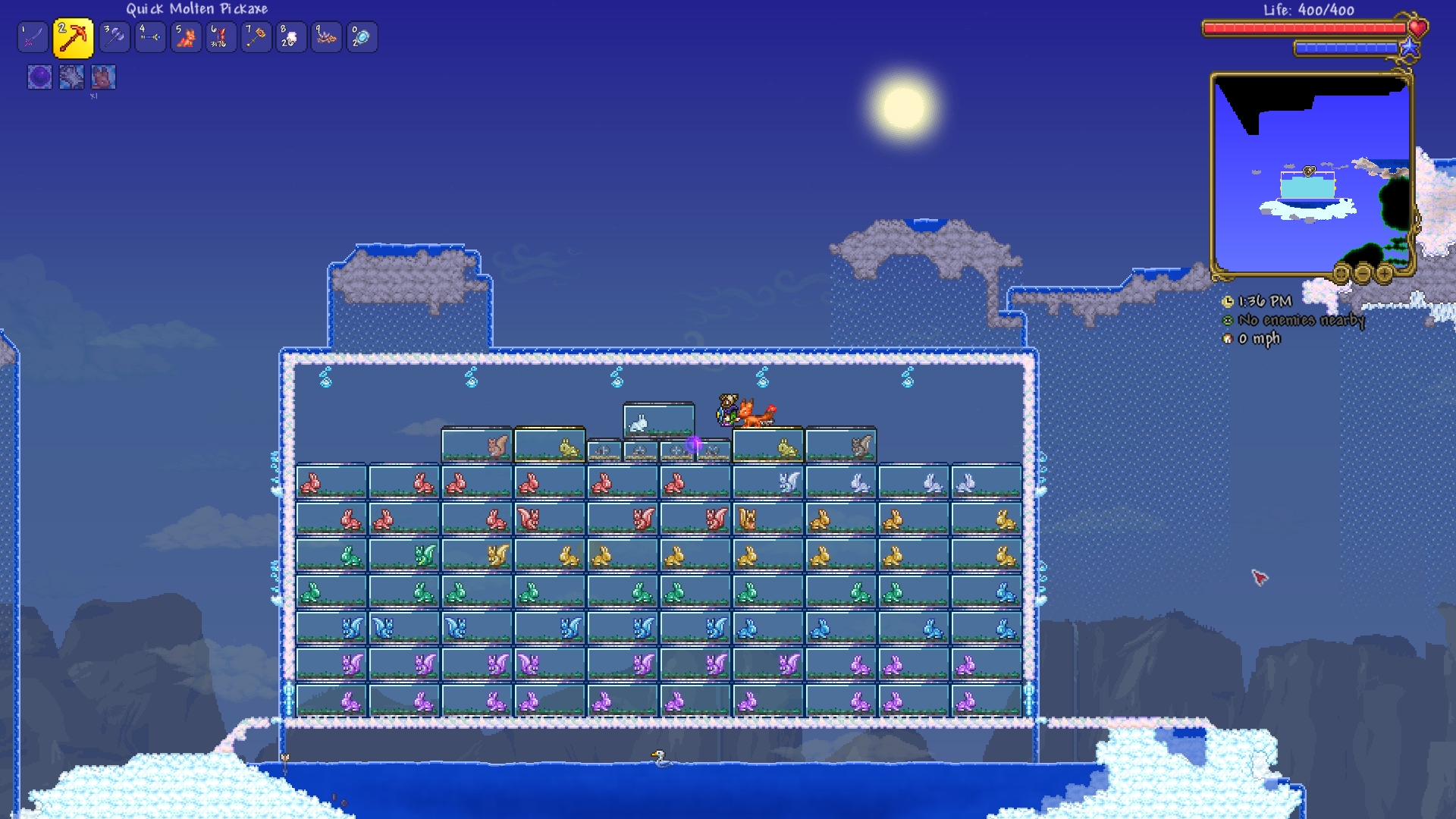The image size is (1456, 819).
Task: Click the clock time info icon
Action: click(1228, 302)
